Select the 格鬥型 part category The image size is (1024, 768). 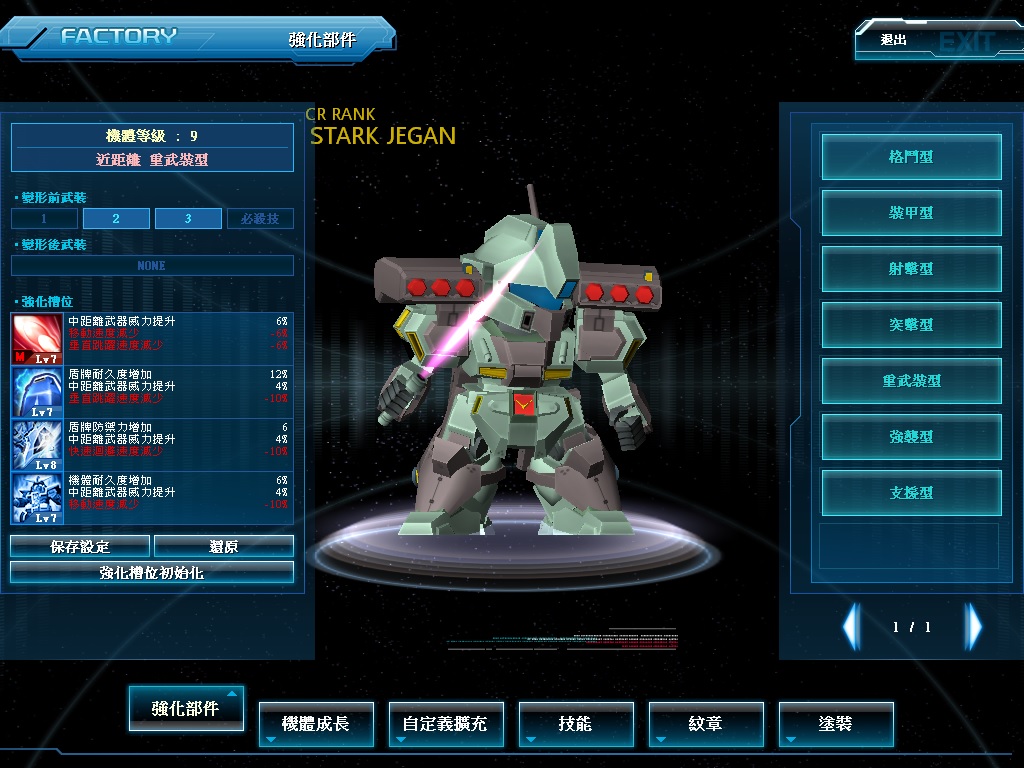(911, 157)
